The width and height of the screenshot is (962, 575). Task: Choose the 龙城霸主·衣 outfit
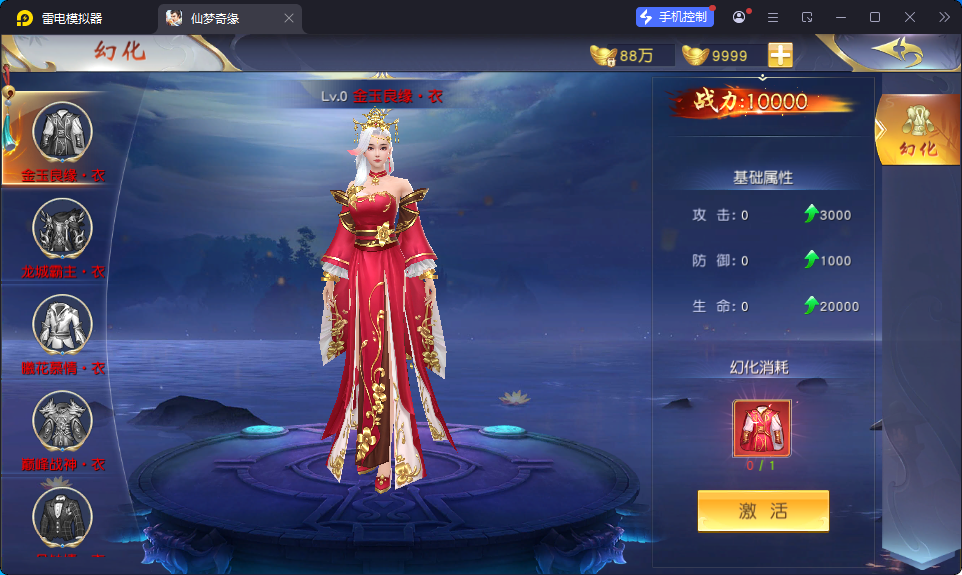[63, 228]
